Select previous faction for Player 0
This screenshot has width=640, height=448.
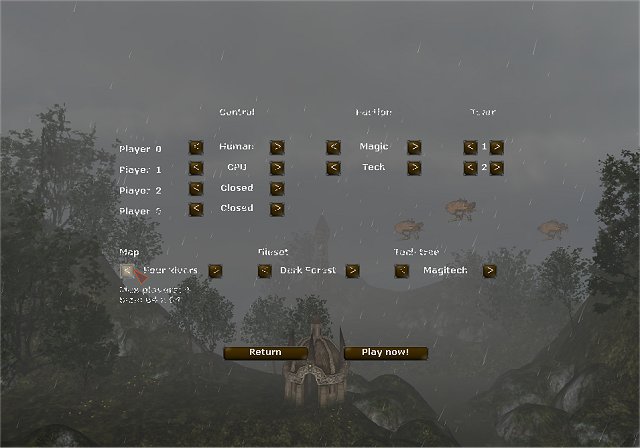tap(334, 147)
